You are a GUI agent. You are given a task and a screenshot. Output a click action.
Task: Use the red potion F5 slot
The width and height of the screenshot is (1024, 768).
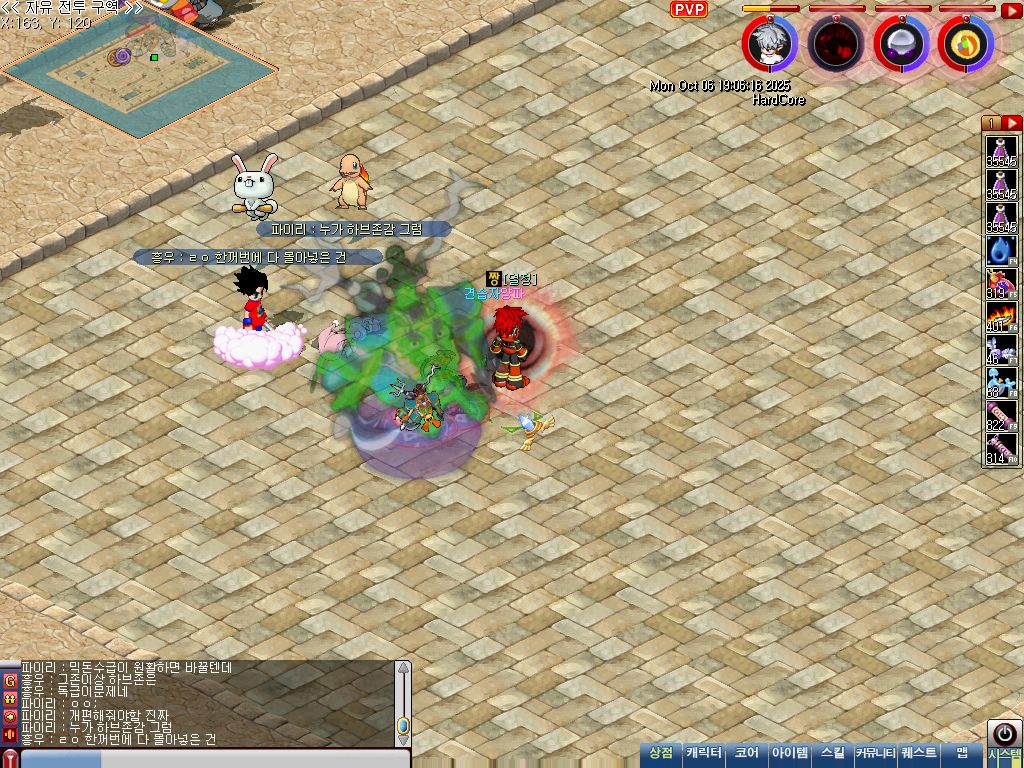coord(1001,285)
